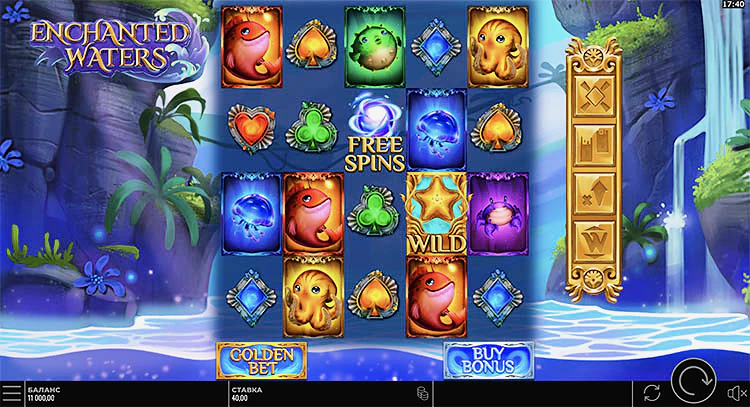
Task: Open the hamburger menu
Action: click(10, 393)
